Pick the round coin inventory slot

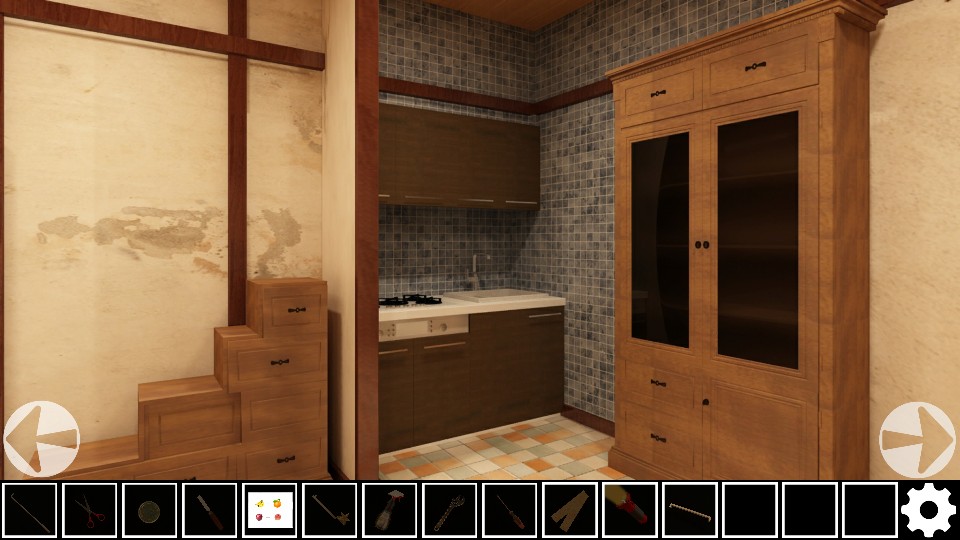point(150,510)
